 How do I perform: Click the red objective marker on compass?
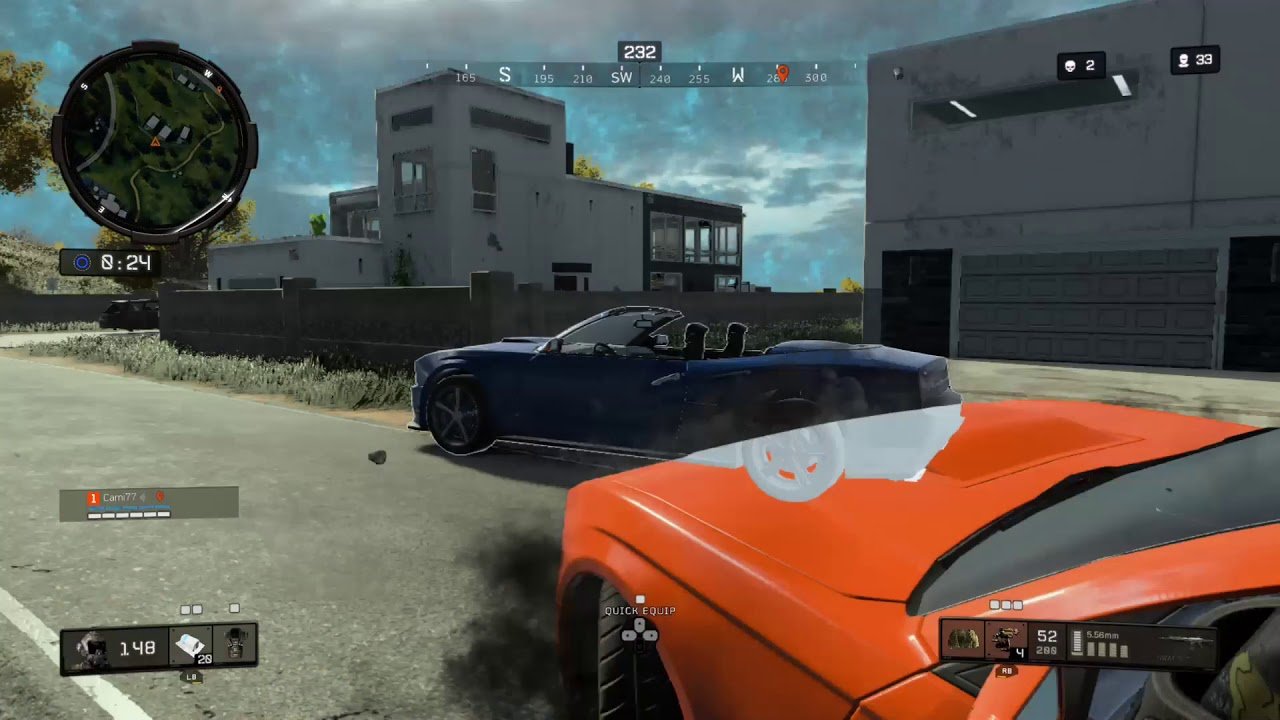coord(783,73)
